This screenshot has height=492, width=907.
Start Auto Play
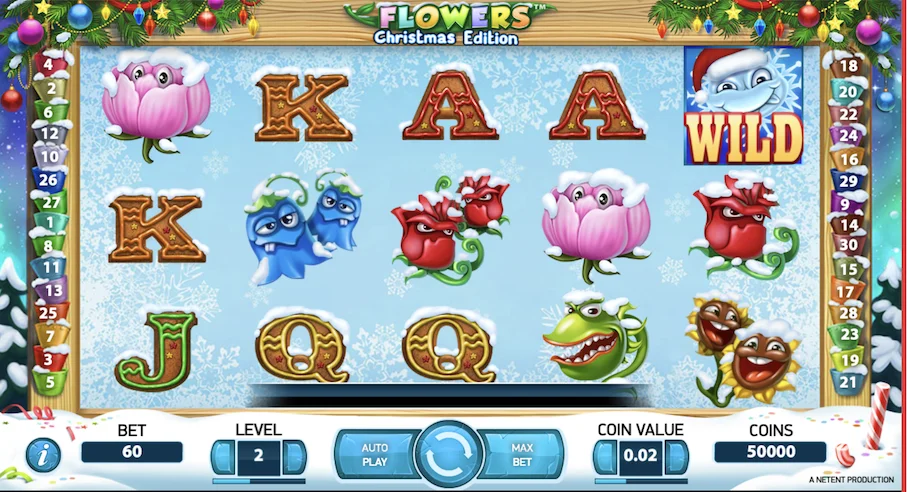376,455
